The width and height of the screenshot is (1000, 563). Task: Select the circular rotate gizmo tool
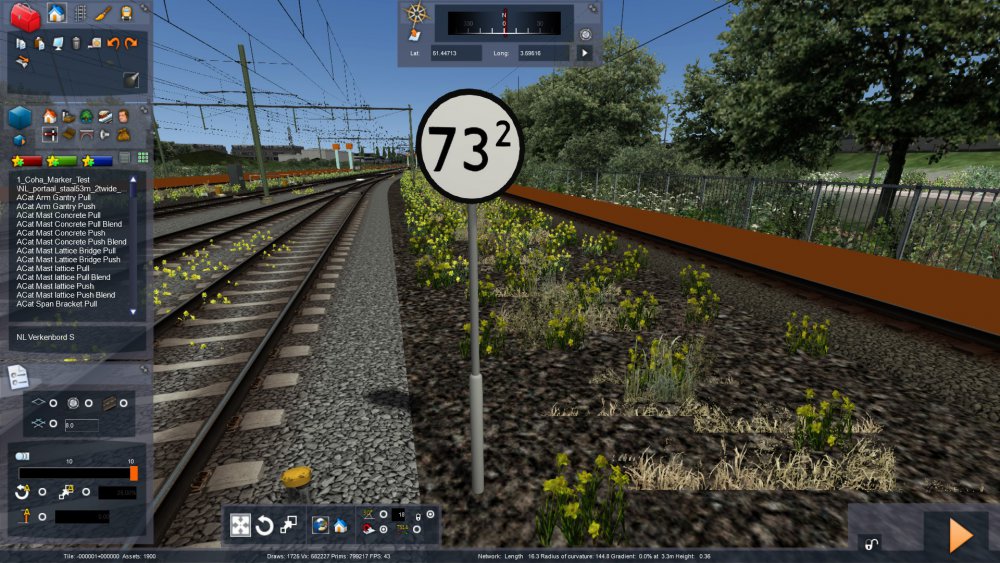point(265,525)
